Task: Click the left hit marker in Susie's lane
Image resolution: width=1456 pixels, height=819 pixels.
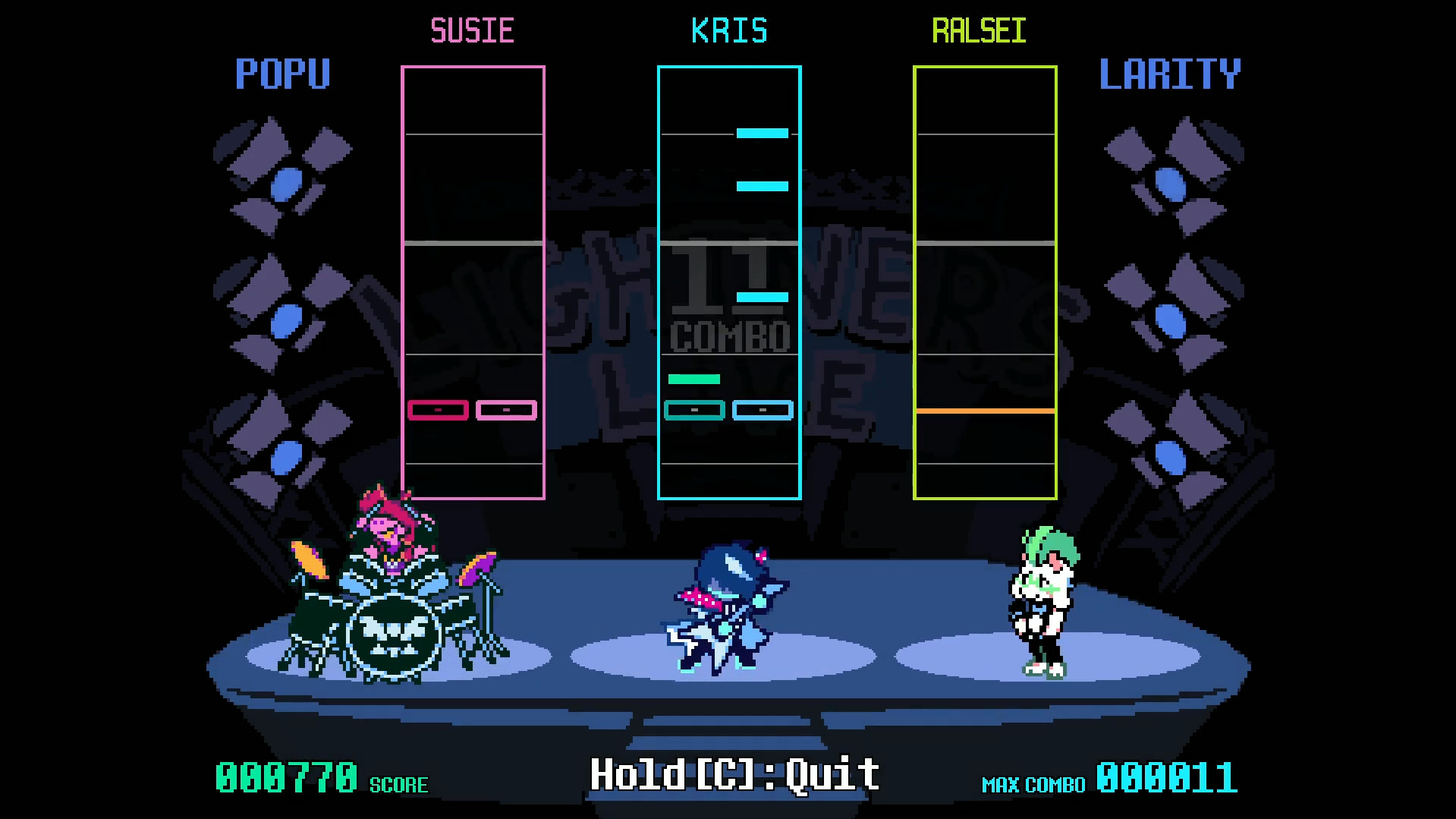Action: click(437, 409)
